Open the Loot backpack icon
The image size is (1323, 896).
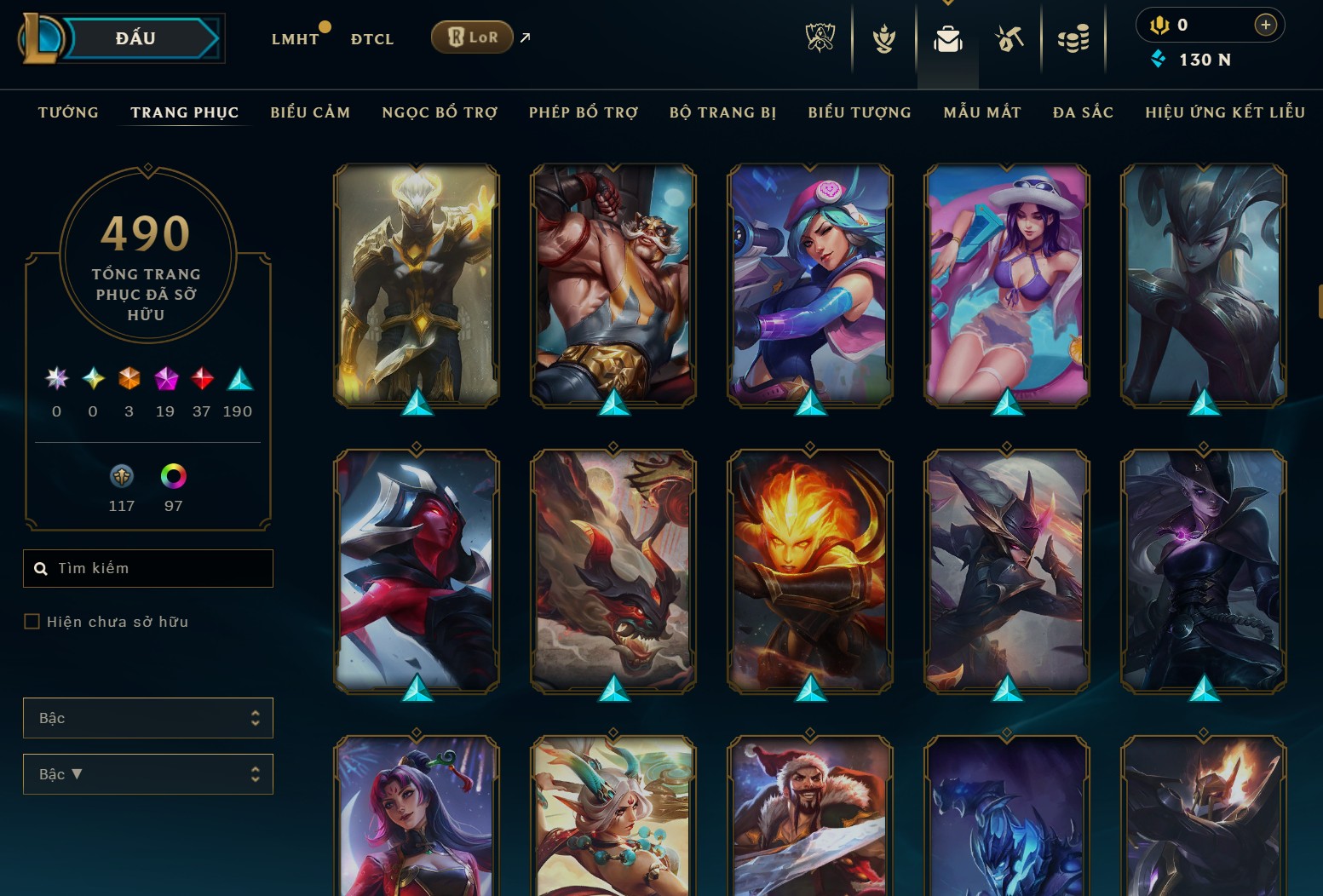point(947,37)
